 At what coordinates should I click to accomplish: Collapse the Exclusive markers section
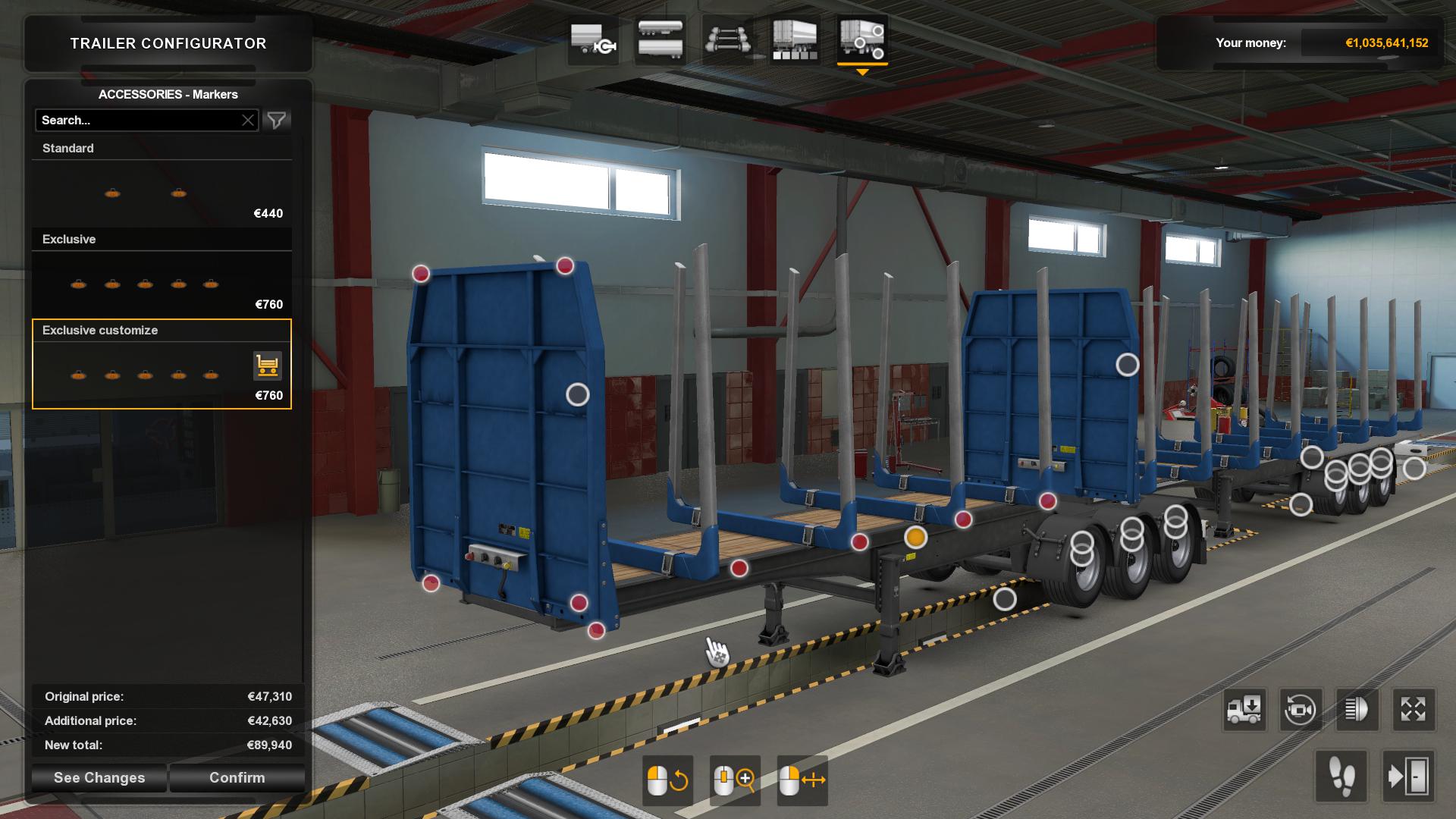click(x=70, y=239)
